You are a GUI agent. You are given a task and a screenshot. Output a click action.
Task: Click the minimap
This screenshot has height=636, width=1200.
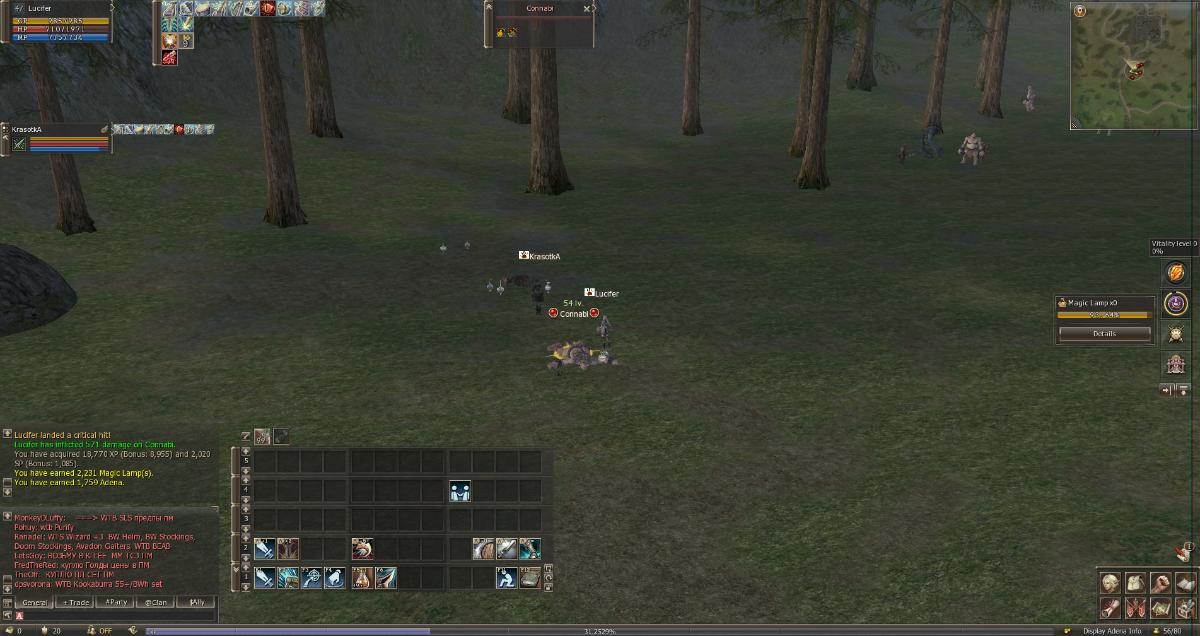click(1134, 66)
